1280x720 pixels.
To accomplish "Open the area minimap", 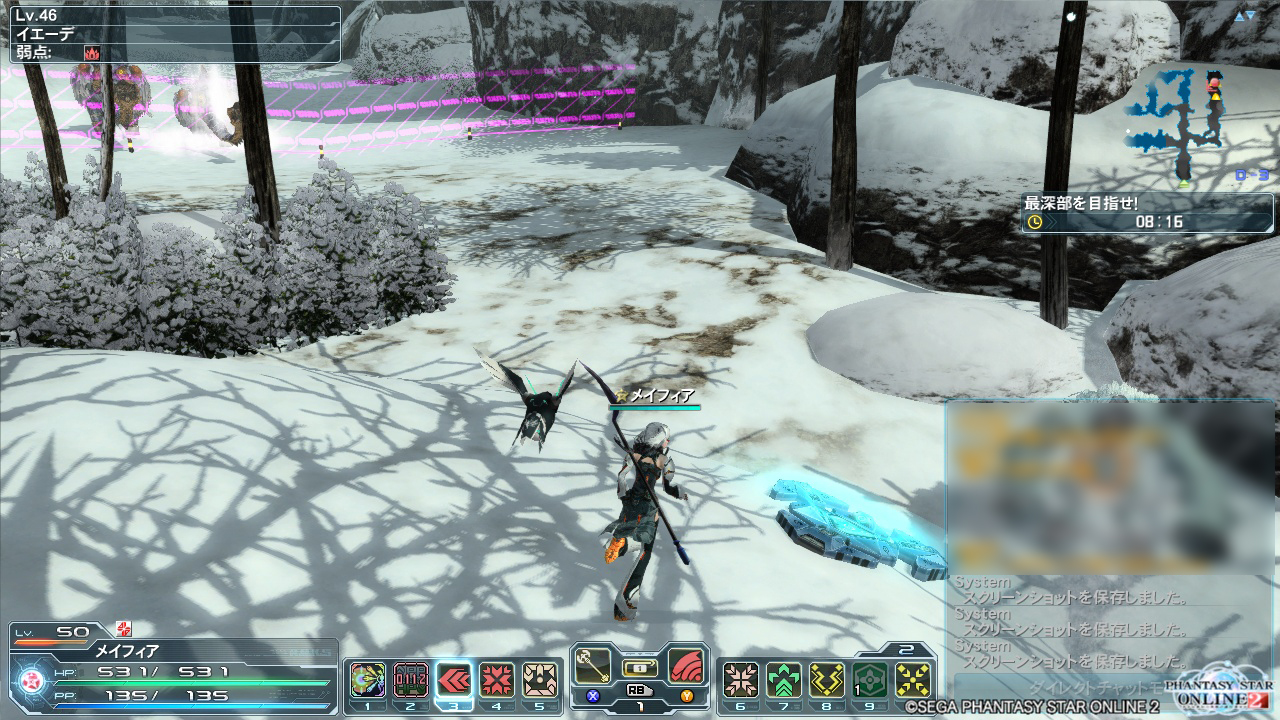I will tap(1175, 125).
